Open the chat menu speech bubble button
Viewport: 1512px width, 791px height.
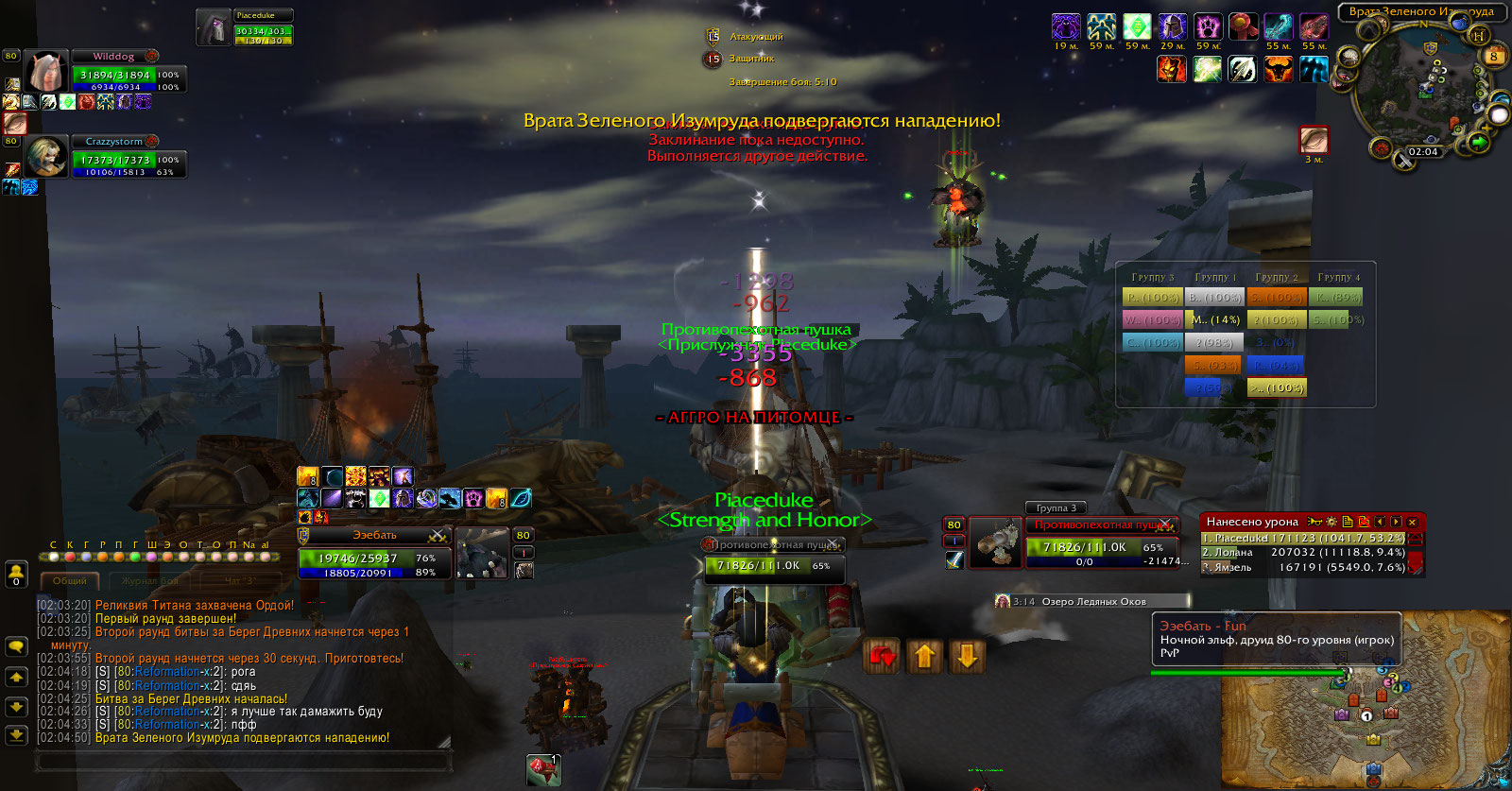[x=16, y=646]
